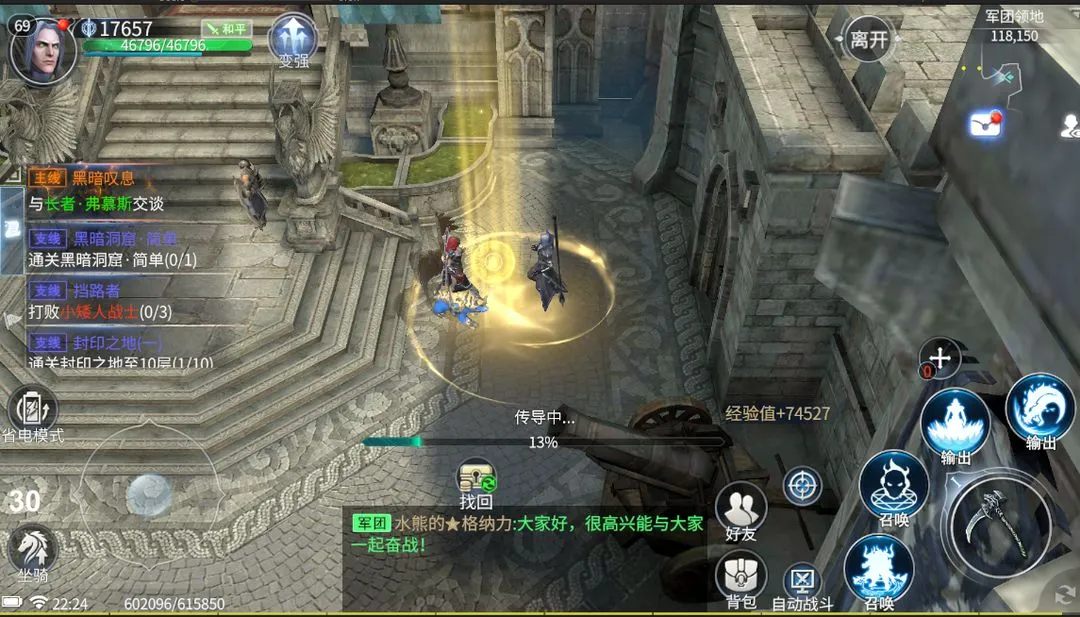1080x617 pixels.
Task: Summon the mount with 坐骑 button
Action: tap(33, 552)
